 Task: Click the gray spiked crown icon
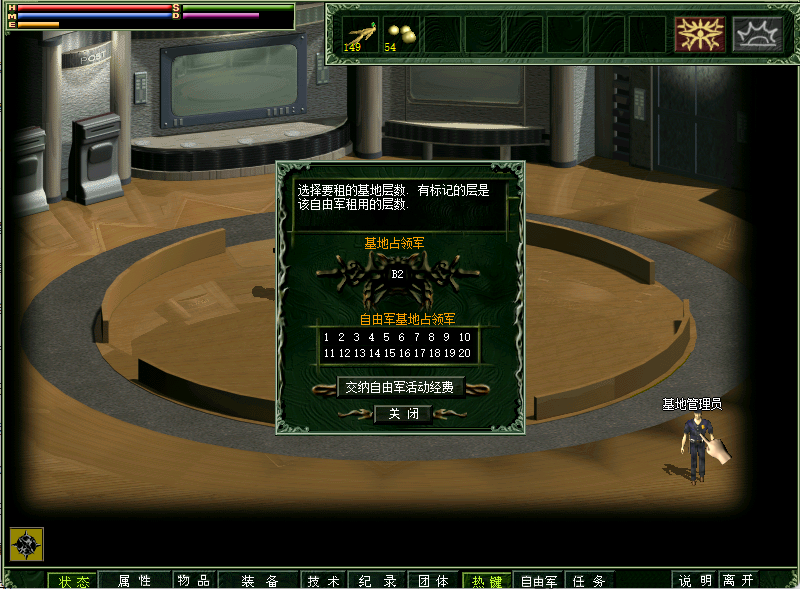coord(757,34)
